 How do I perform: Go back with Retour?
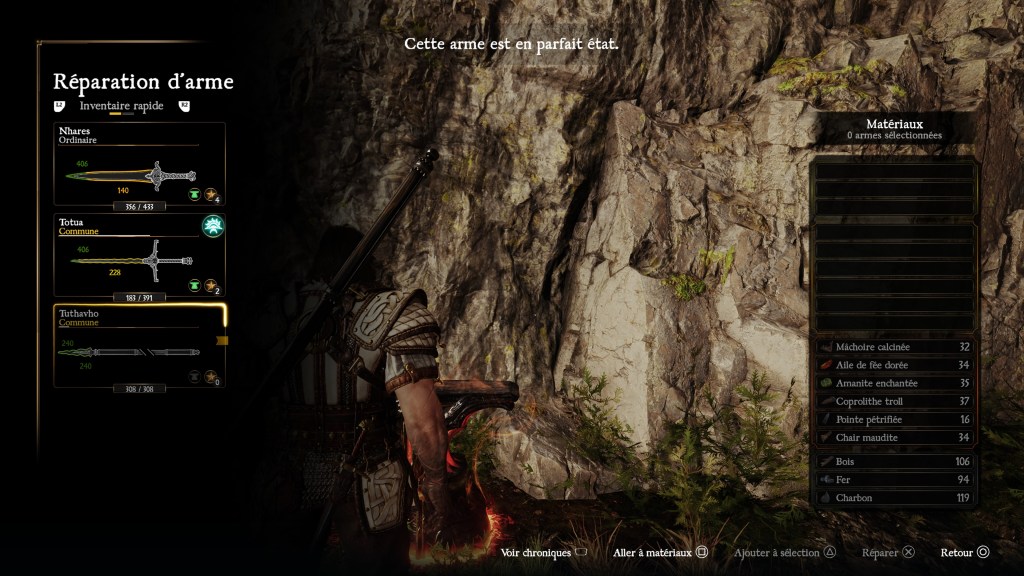pos(965,553)
